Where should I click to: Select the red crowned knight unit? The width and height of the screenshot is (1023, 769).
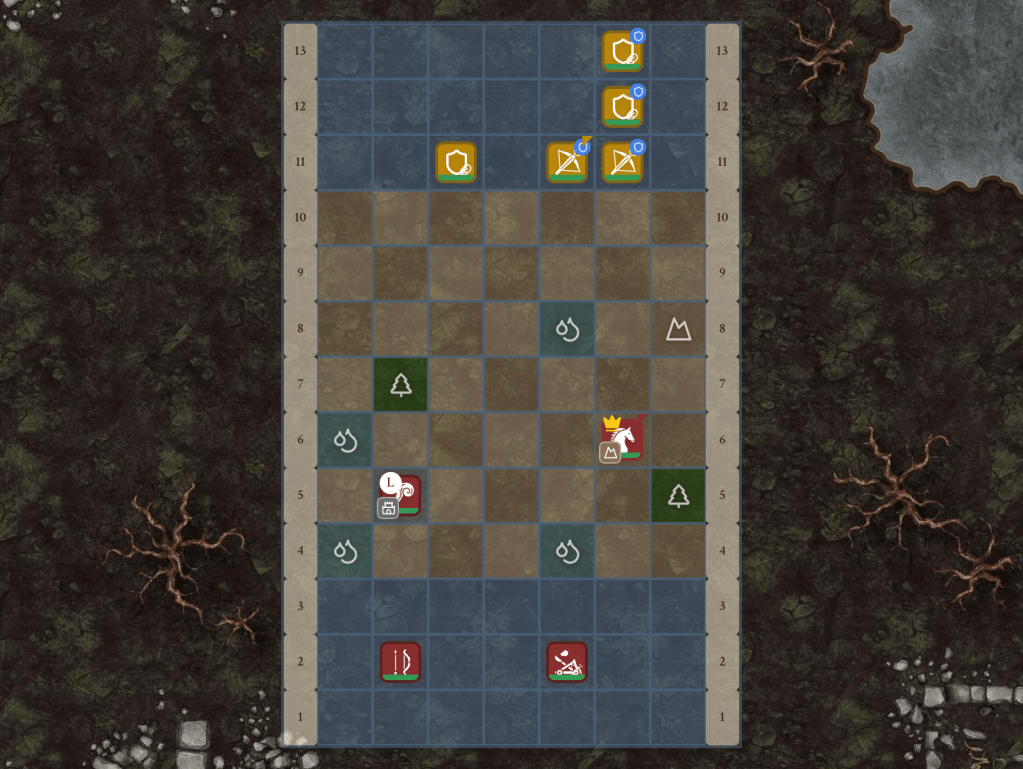tap(624, 437)
